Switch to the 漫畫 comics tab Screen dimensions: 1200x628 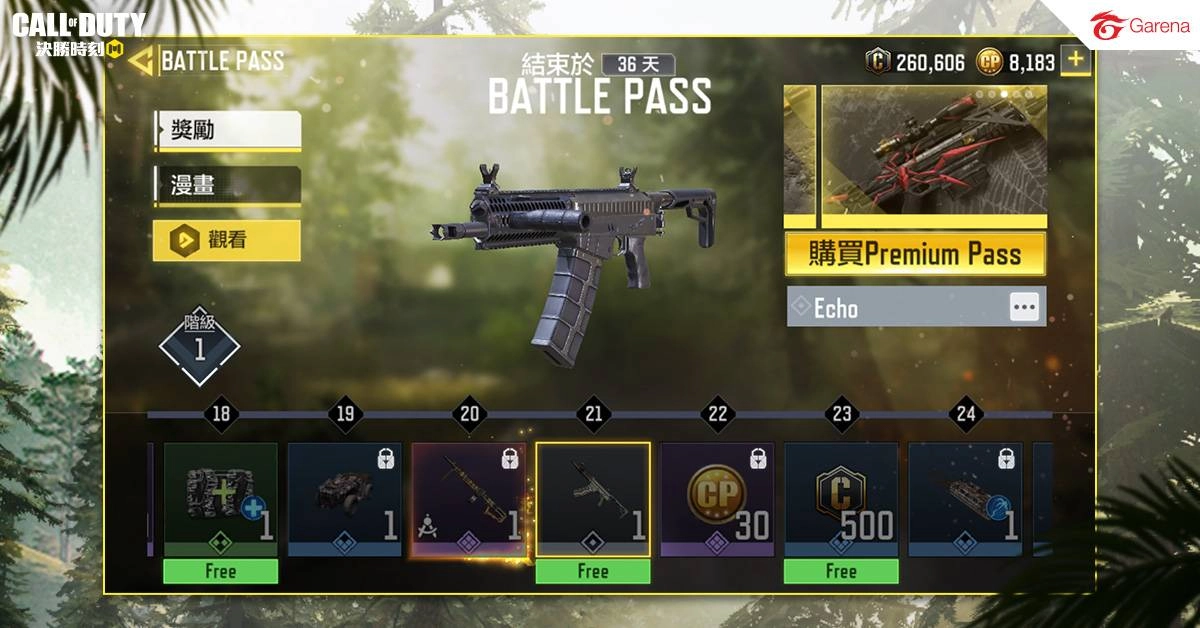point(227,185)
